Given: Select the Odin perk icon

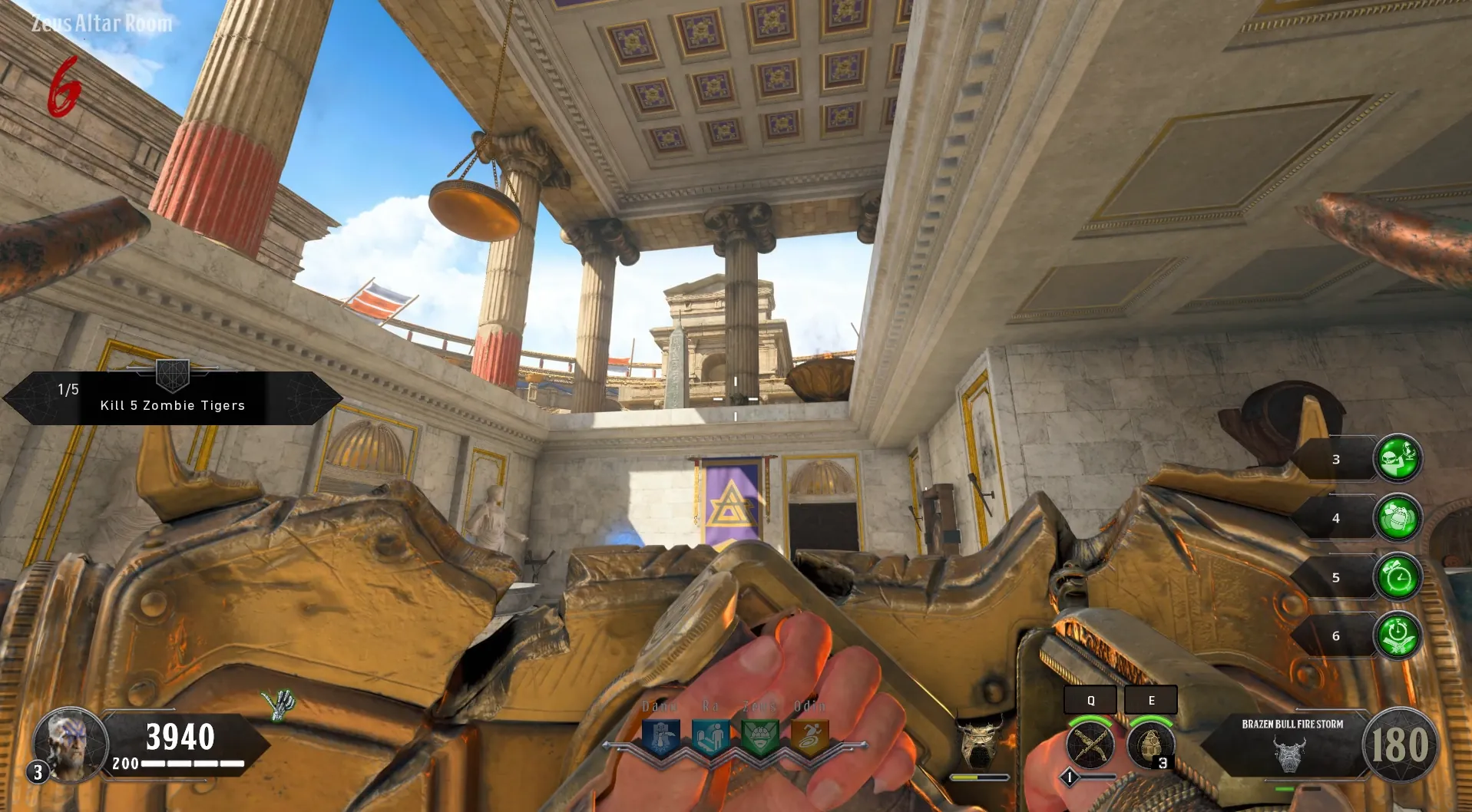Looking at the screenshot, I should tap(809, 738).
